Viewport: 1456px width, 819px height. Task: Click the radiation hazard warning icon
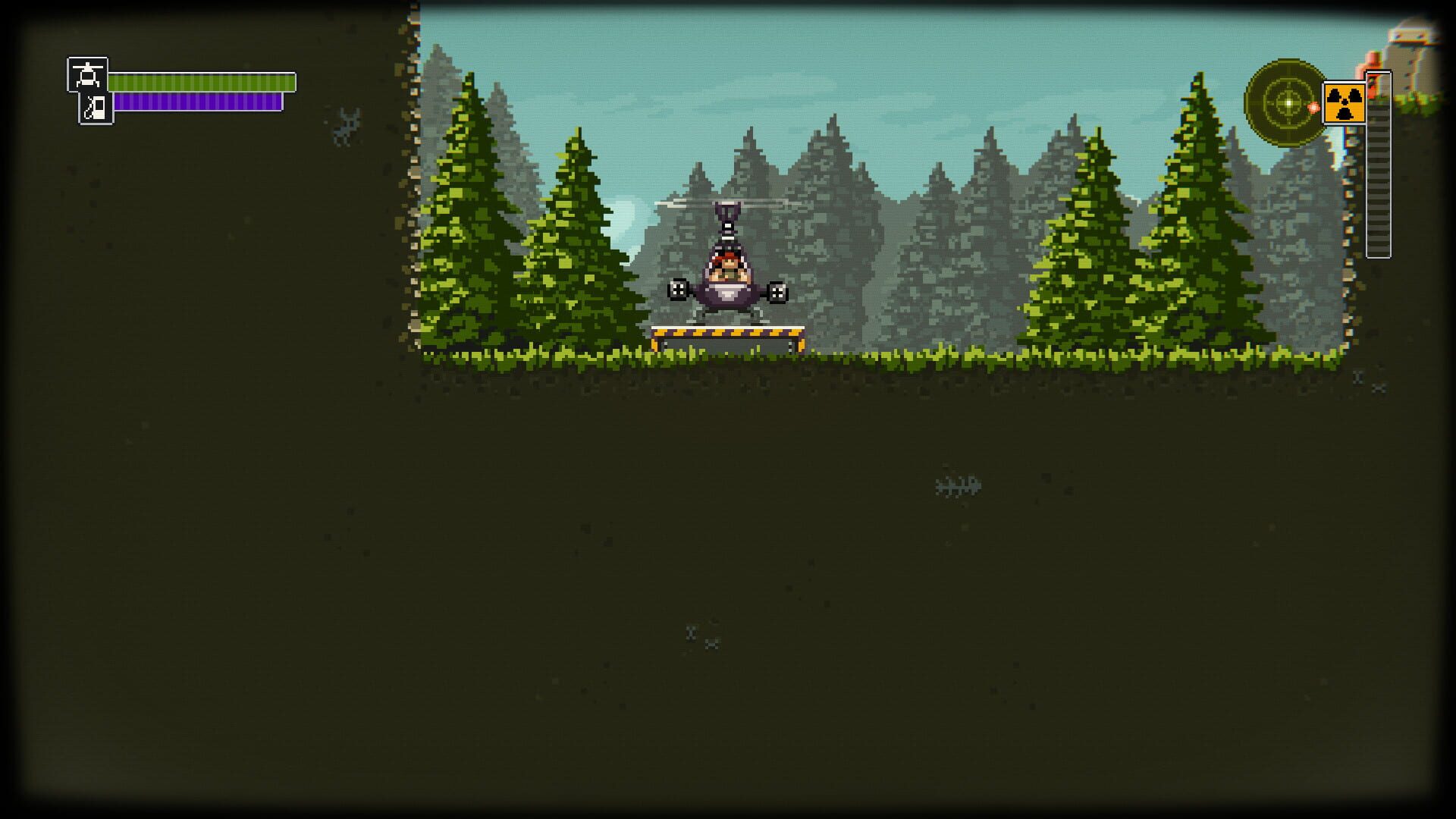1345,103
